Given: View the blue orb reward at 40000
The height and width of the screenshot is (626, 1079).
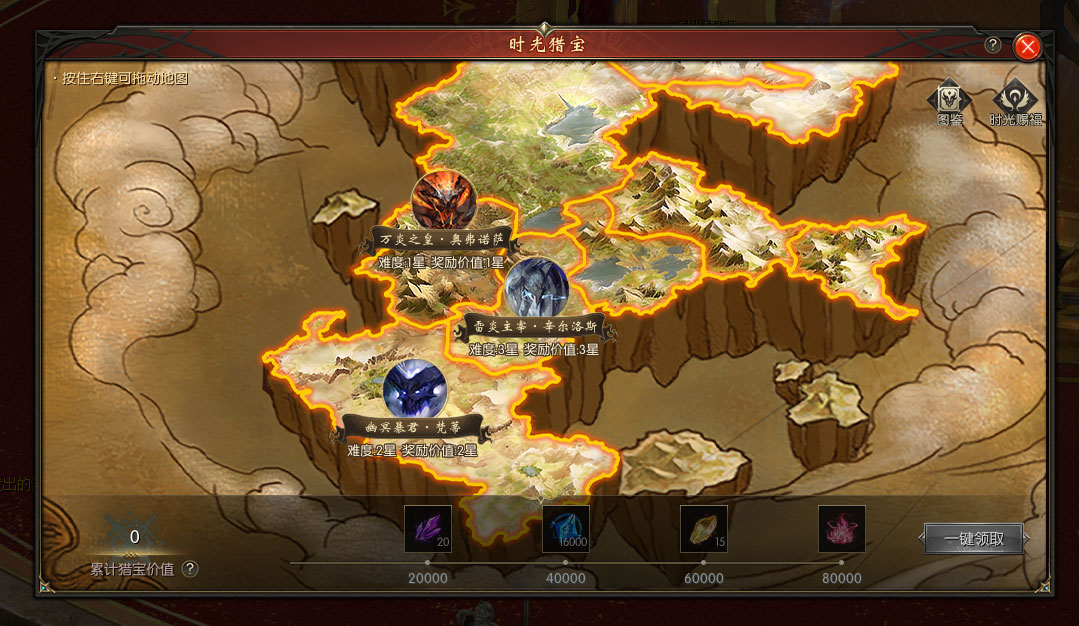Looking at the screenshot, I should coord(566,529).
